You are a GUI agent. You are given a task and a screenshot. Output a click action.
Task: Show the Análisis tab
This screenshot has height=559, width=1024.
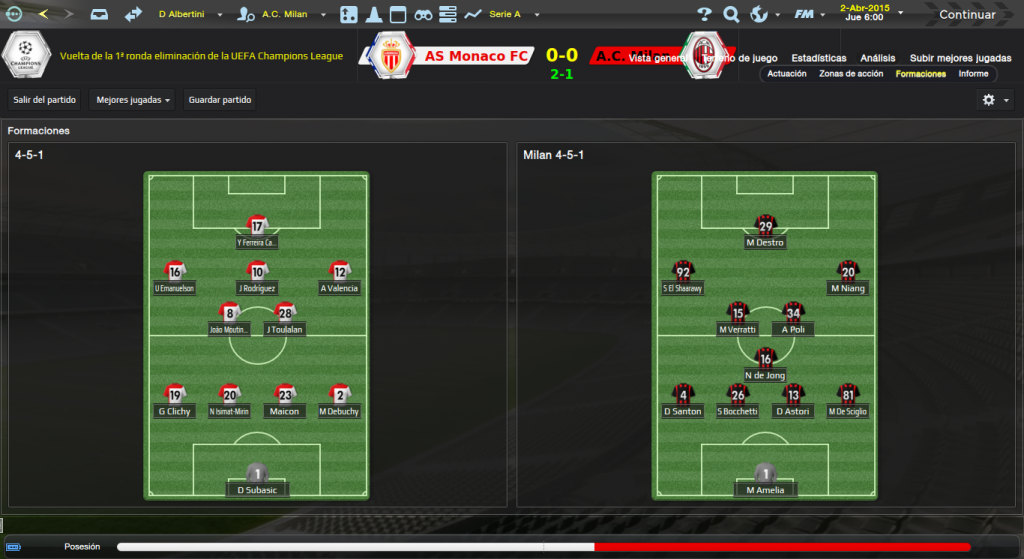878,58
